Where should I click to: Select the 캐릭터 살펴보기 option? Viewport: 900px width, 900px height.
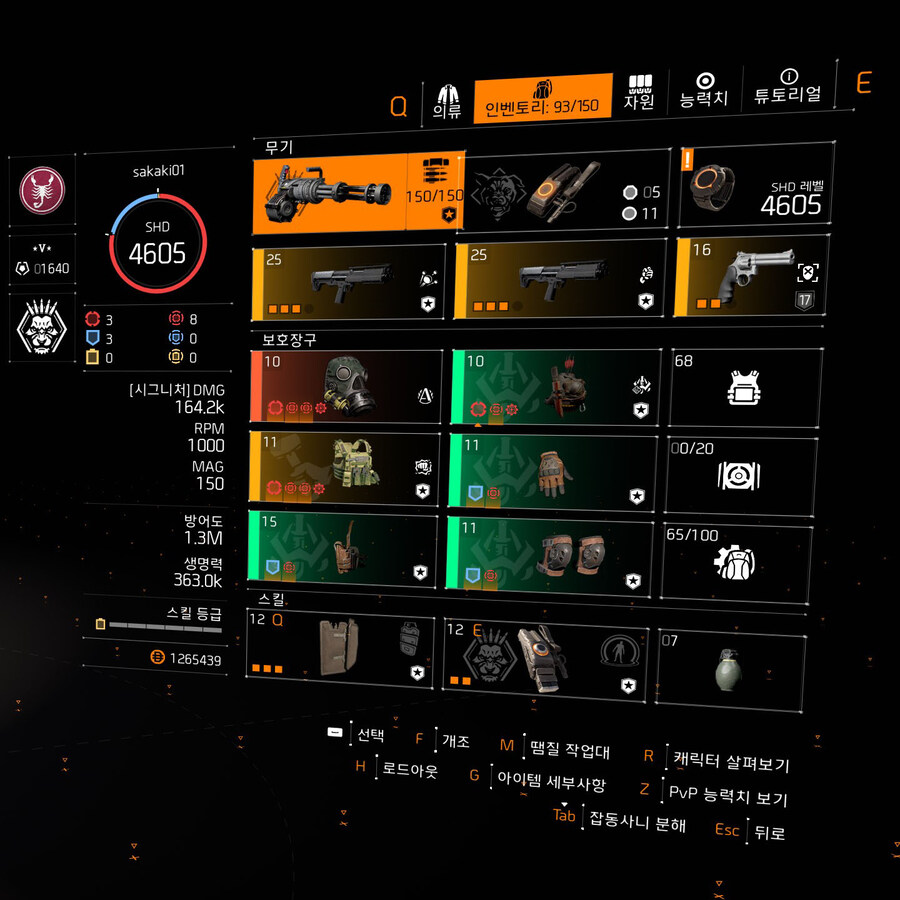point(730,763)
